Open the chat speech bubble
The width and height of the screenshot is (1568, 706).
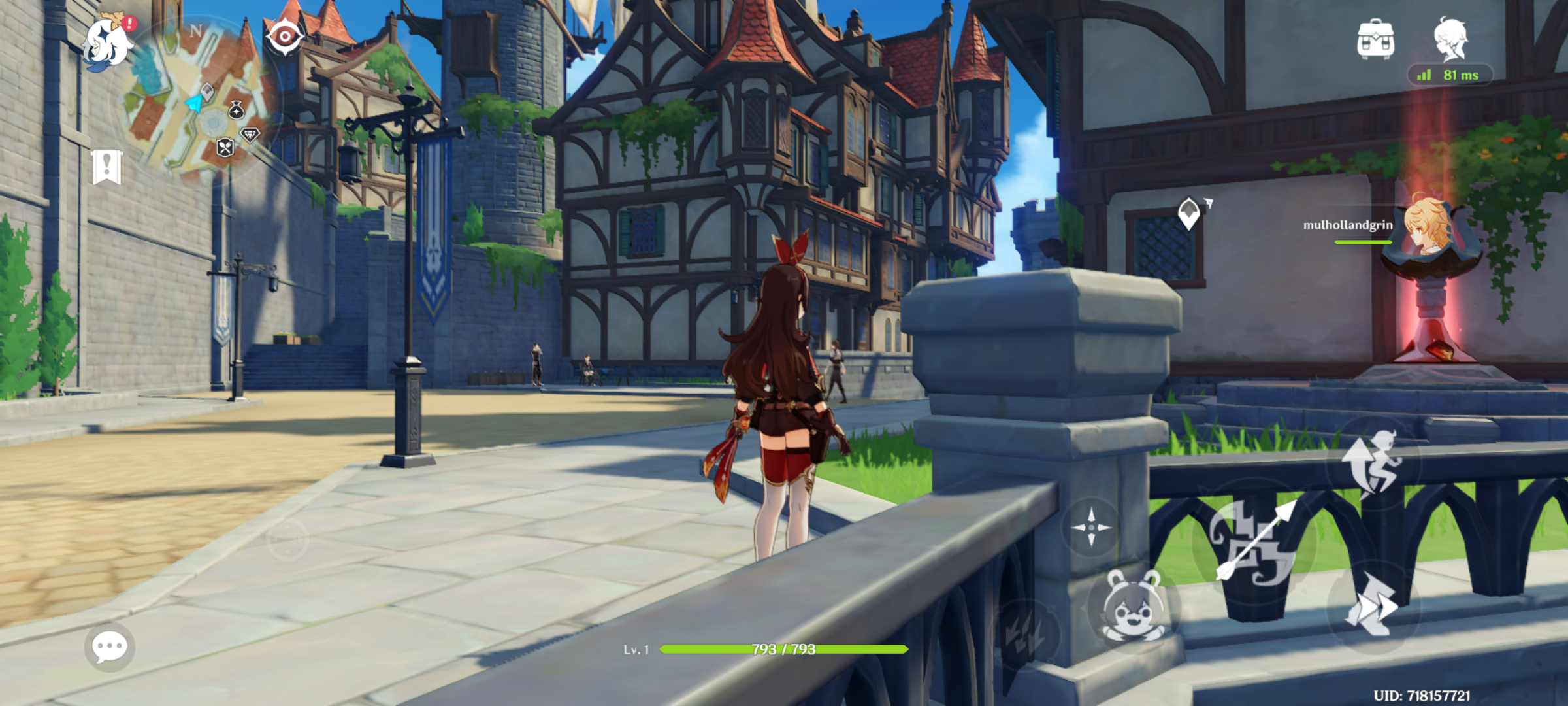pos(109,647)
